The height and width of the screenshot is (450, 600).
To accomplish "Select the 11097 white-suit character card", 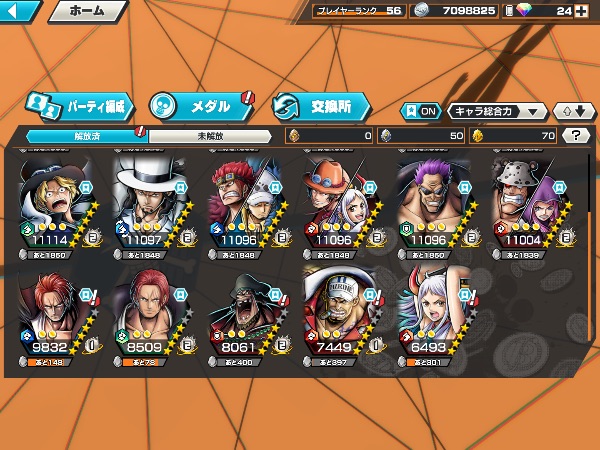I will (x=152, y=205).
